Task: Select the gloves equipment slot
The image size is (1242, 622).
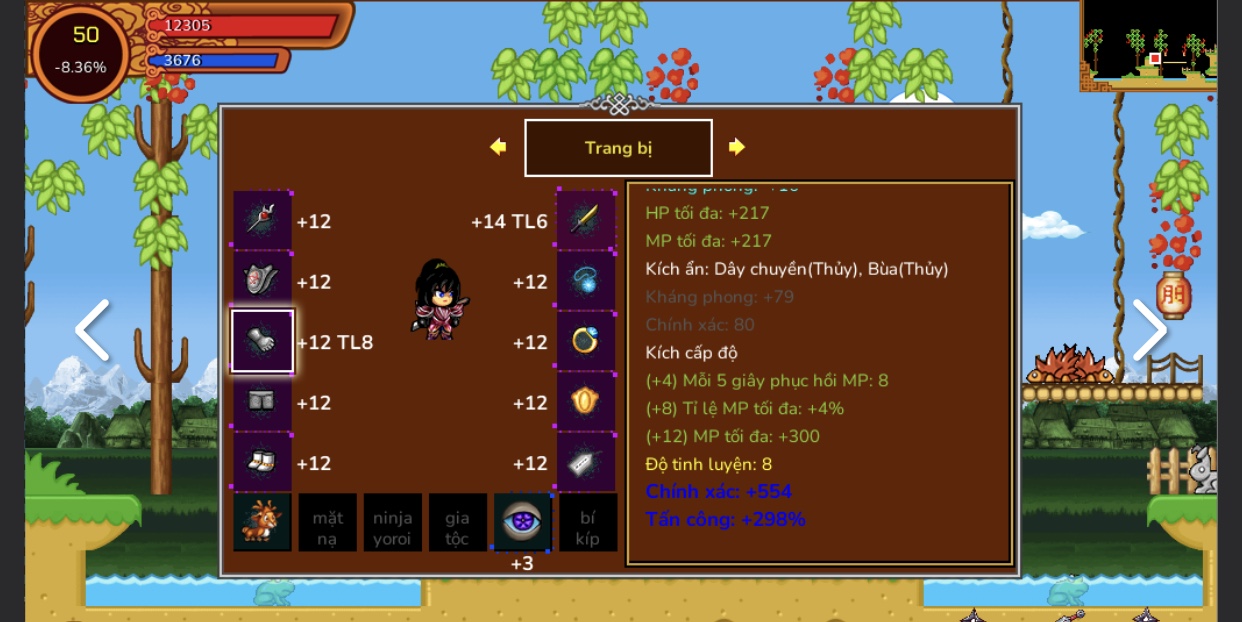Action: pyautogui.click(x=263, y=341)
